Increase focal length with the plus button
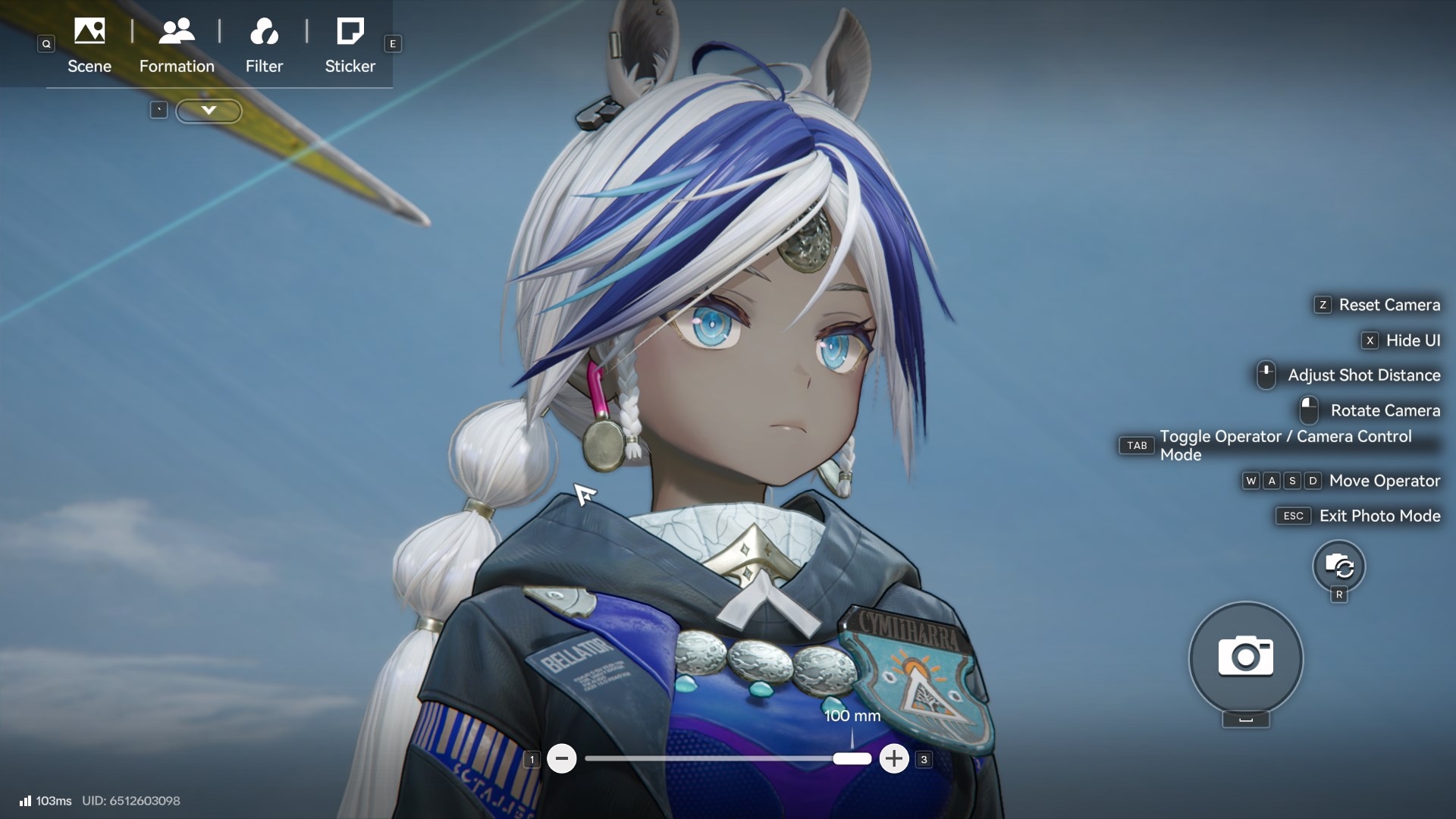This screenshot has width=1456, height=819. 894,758
